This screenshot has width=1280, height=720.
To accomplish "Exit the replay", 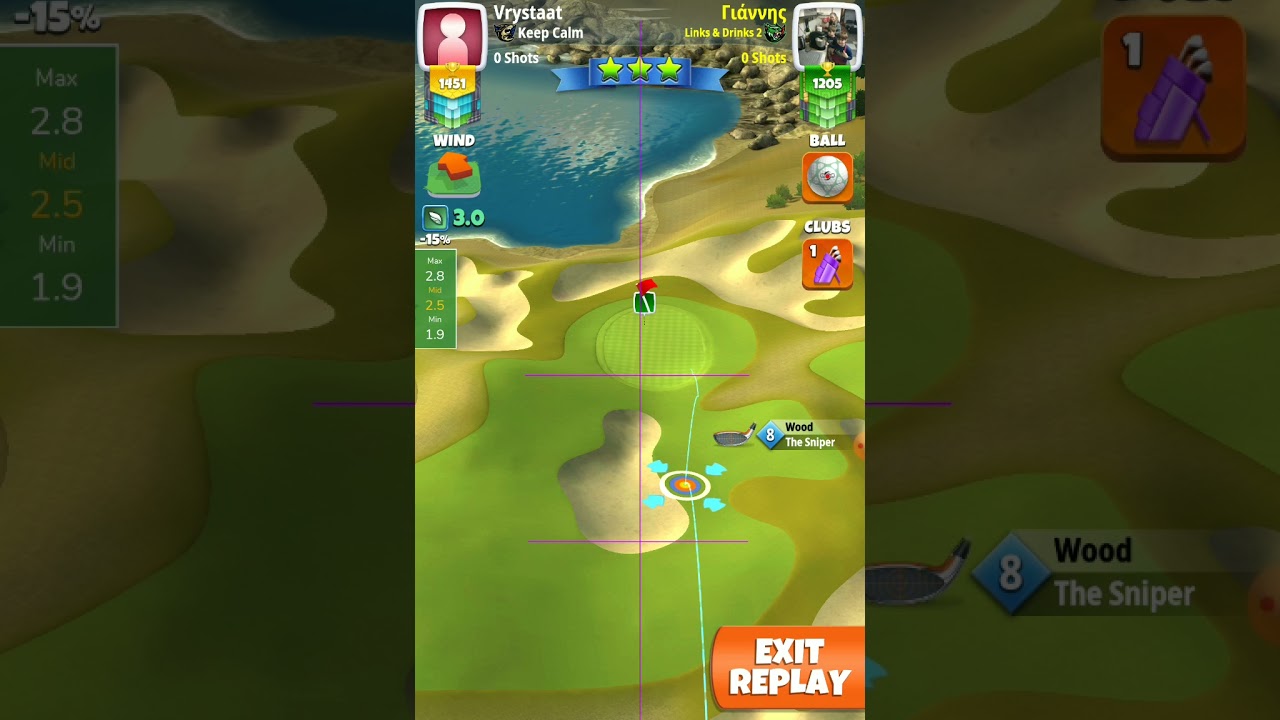I will 789,668.
